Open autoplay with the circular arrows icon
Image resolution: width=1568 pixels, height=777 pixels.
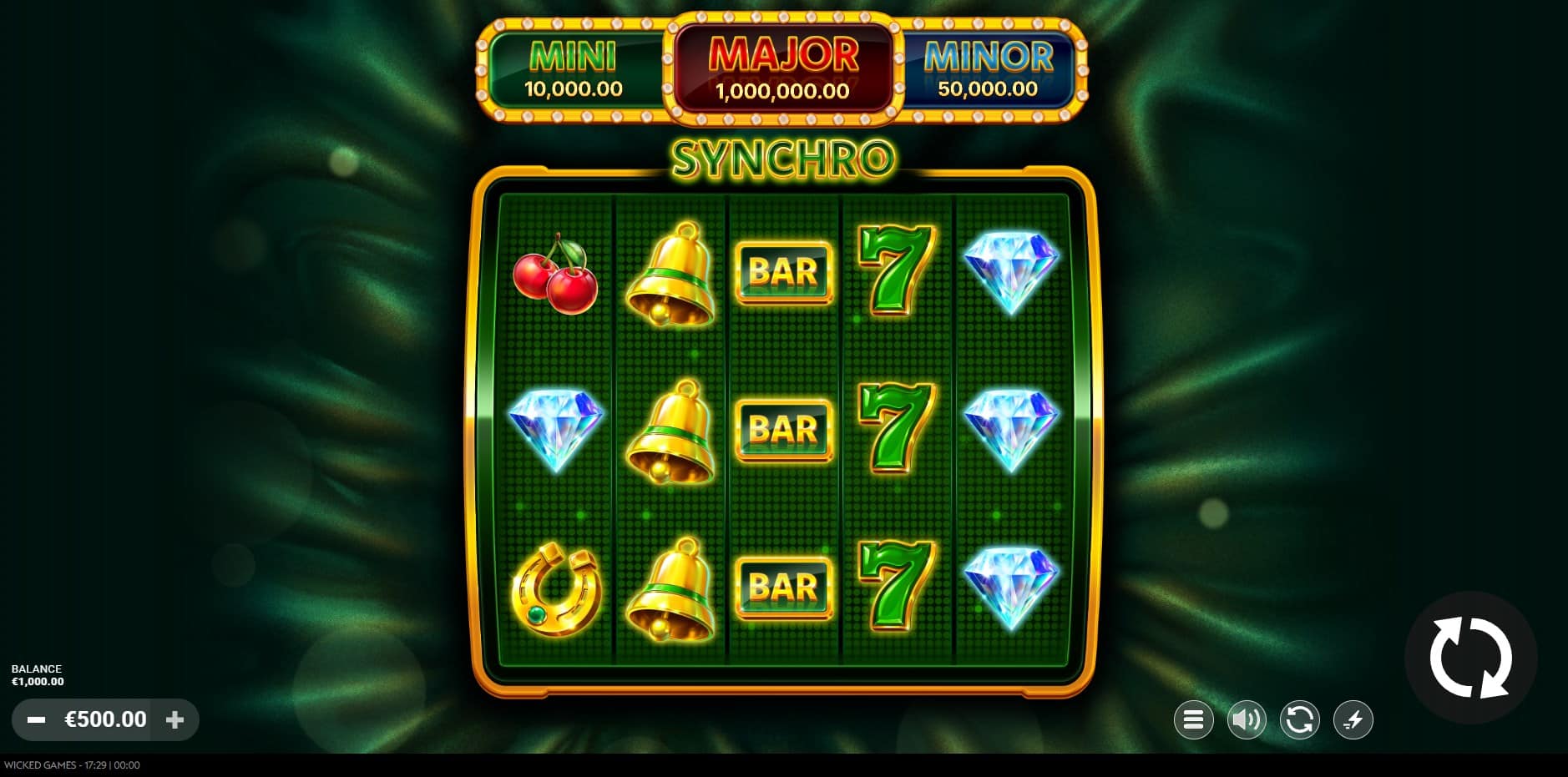pos(1299,719)
